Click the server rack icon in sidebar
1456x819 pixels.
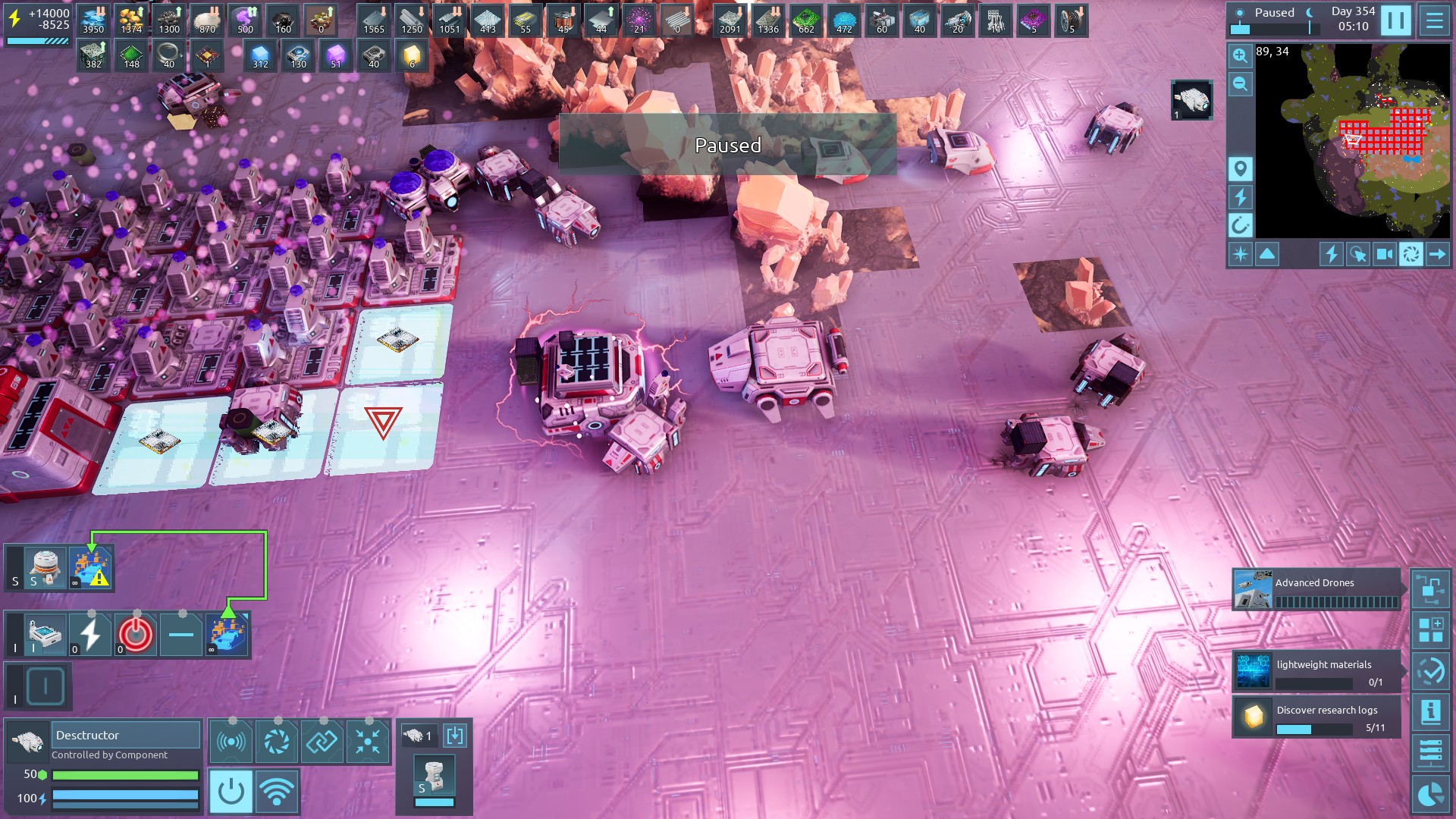(1430, 752)
